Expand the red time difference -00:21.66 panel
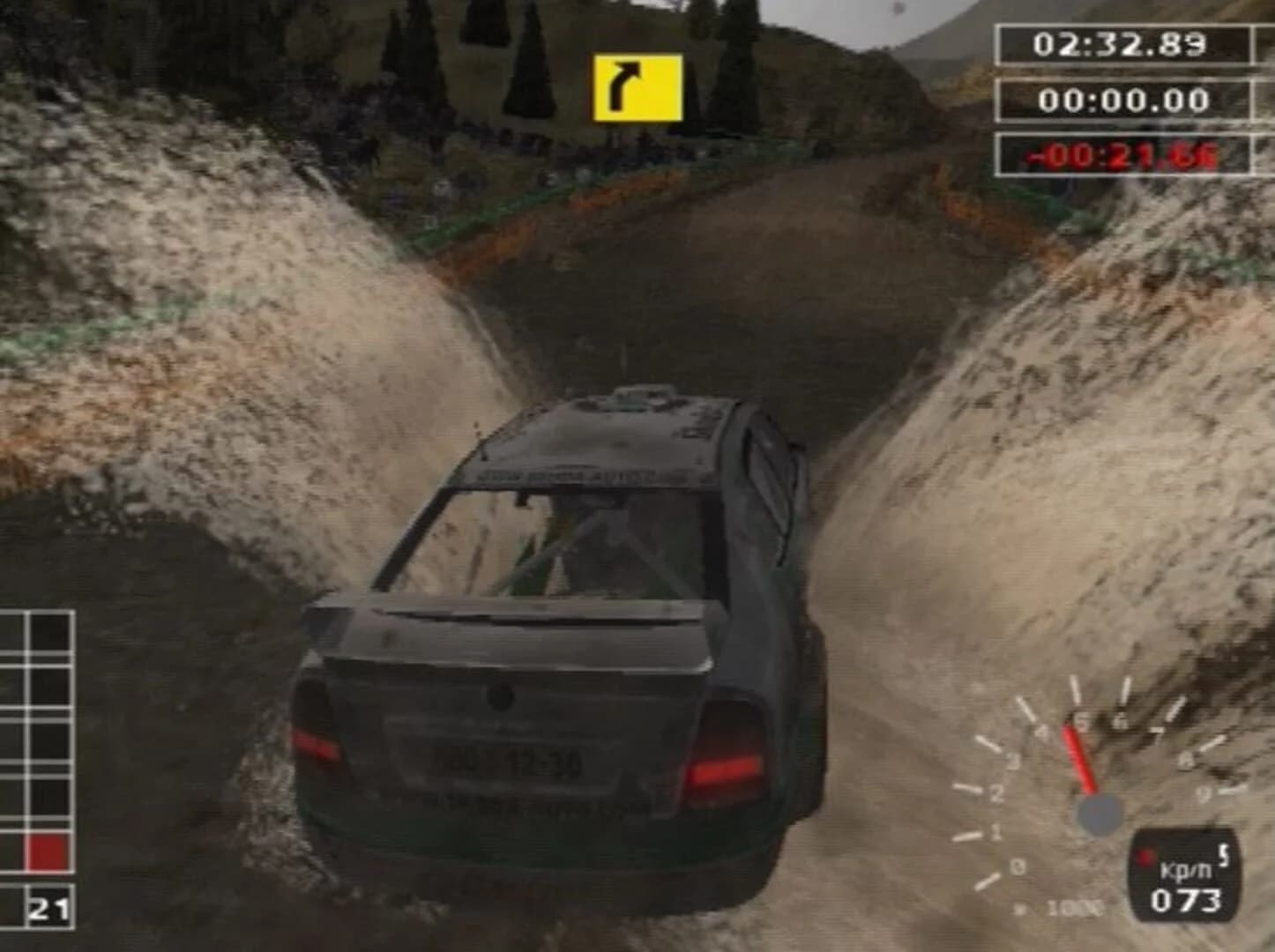This screenshot has width=1275, height=952. (x=1121, y=154)
